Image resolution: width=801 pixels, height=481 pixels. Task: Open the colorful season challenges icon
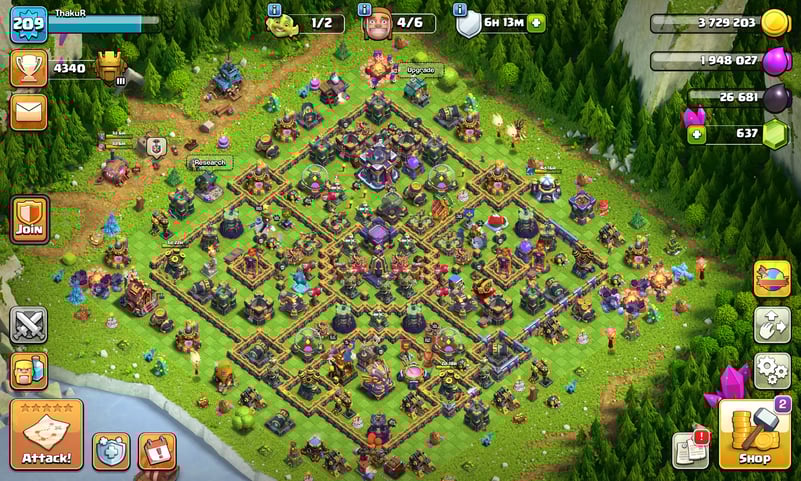point(771,279)
